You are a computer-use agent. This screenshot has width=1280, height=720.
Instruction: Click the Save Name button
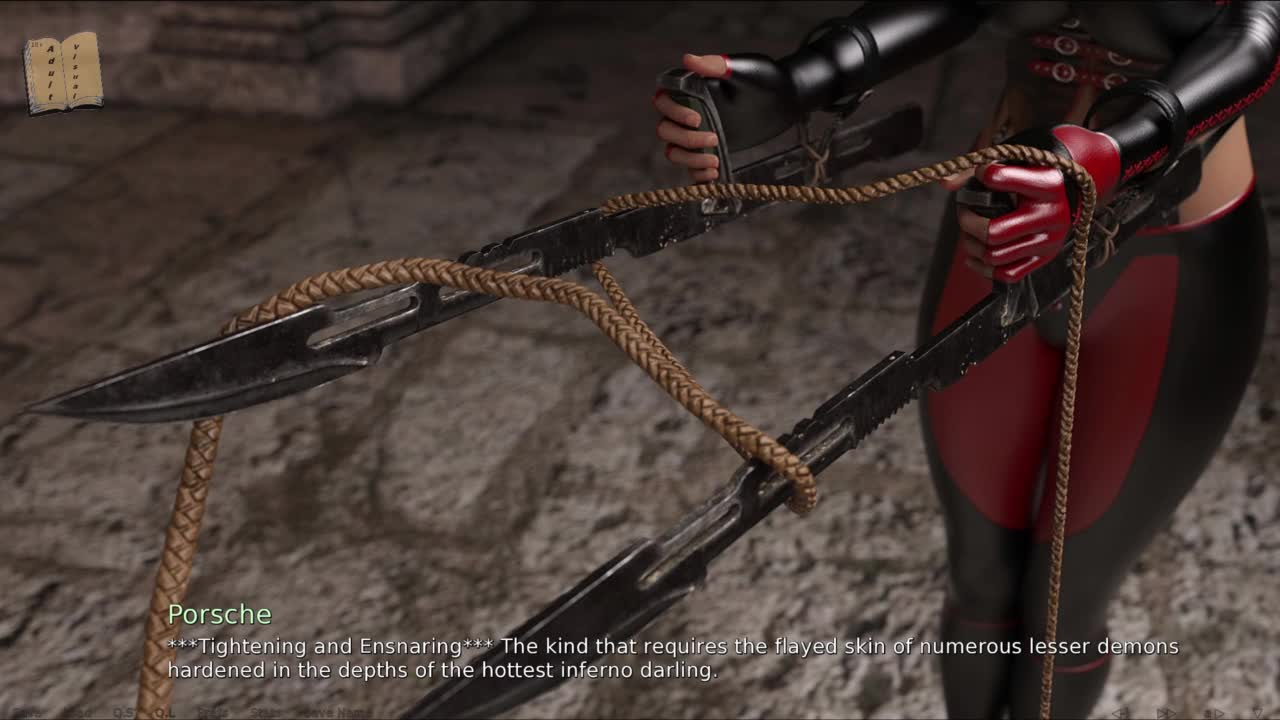click(x=337, y=713)
